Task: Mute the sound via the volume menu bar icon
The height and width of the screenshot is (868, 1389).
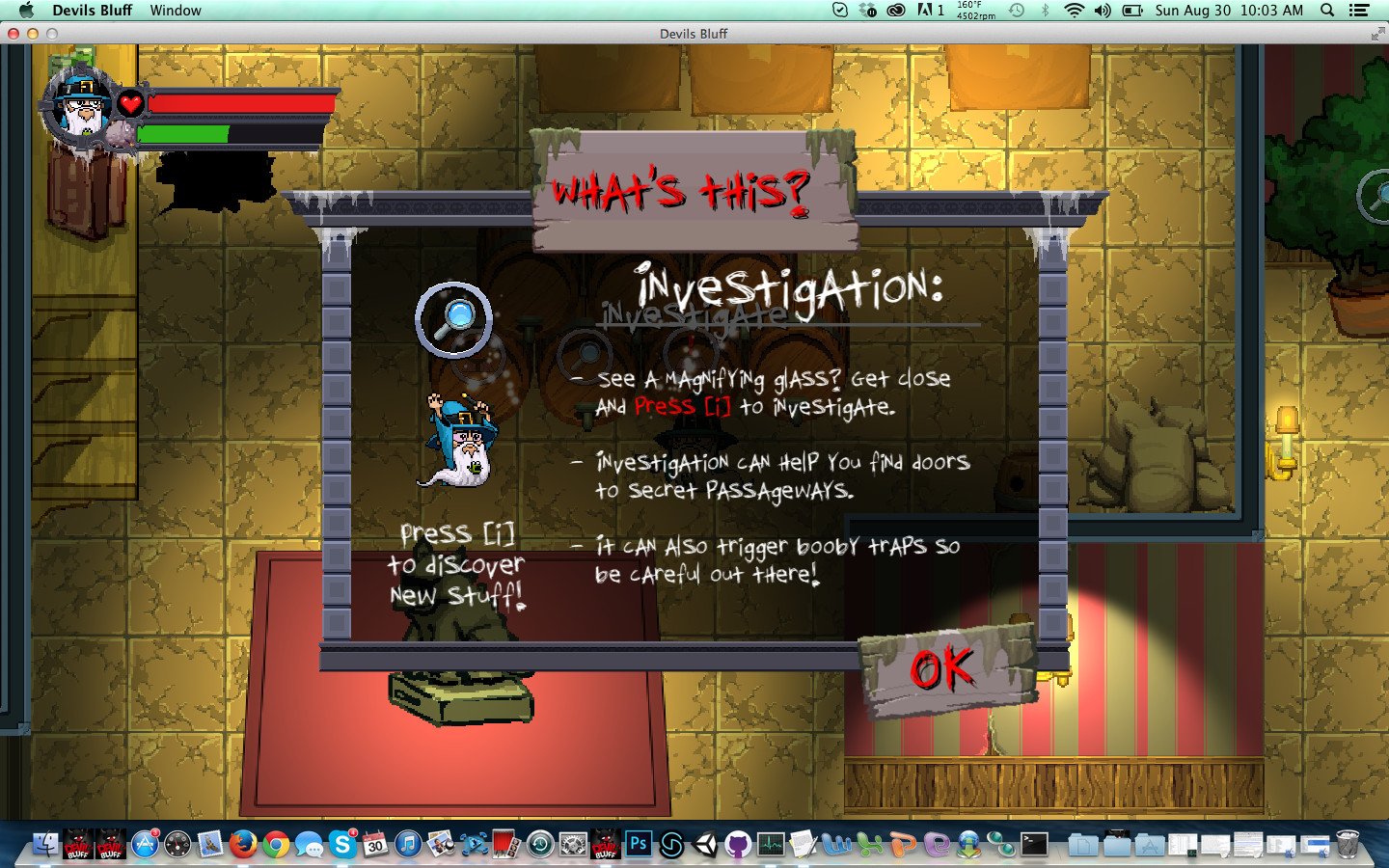Action: point(1103,11)
